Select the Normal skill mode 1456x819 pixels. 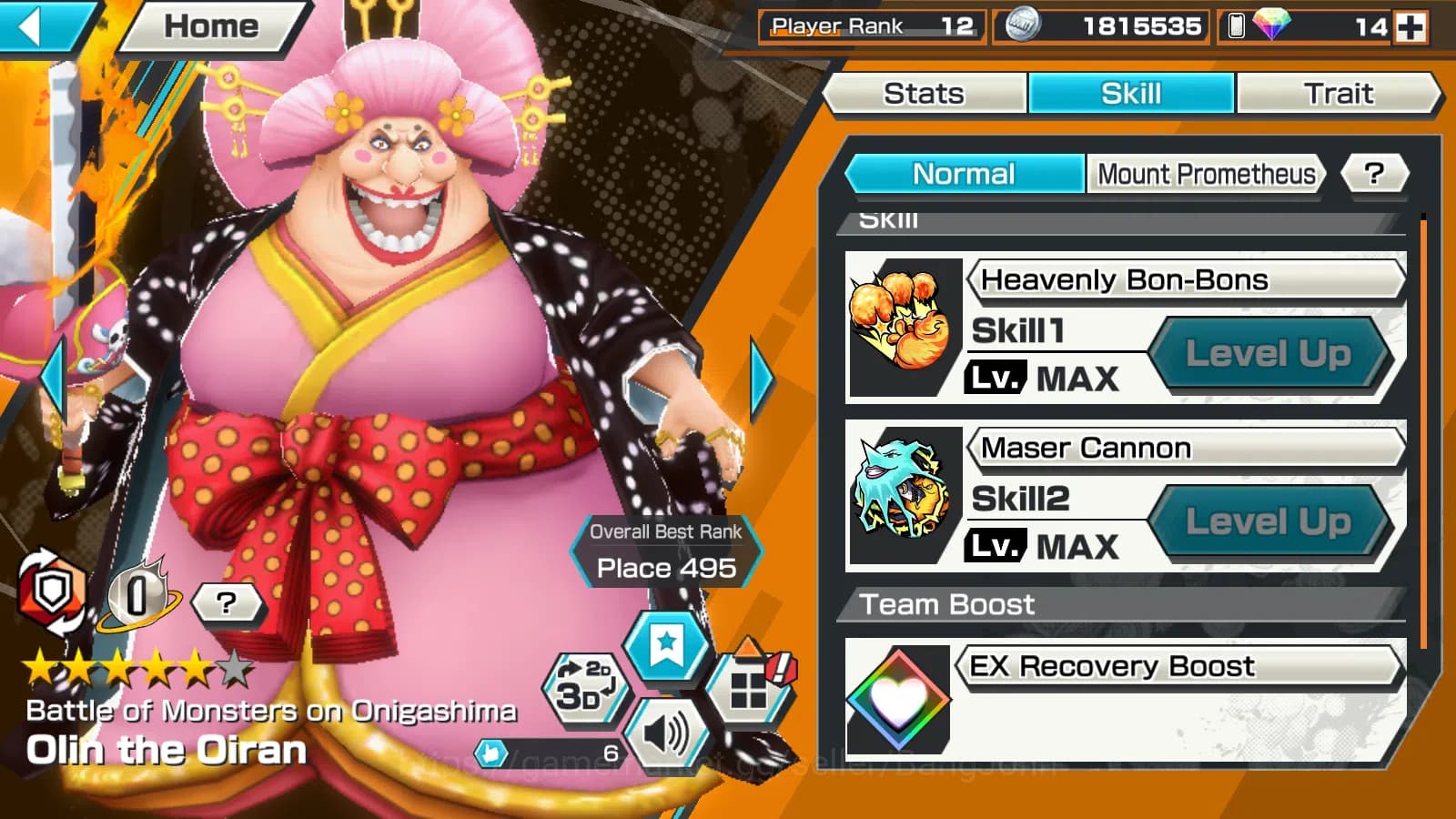964,174
